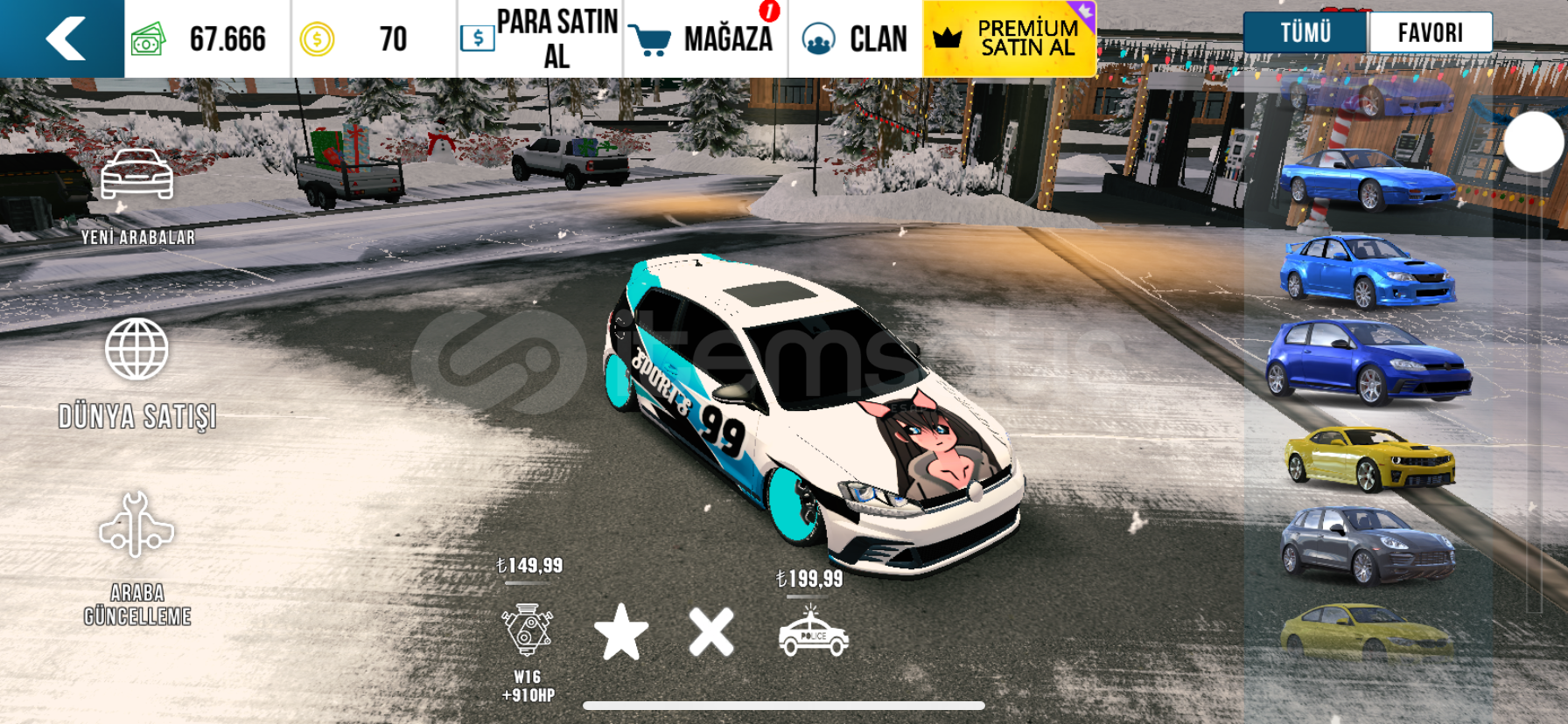This screenshot has width=1568, height=724.
Task: Choose the gray Porsche SUV thumbnail
Action: (x=1367, y=545)
